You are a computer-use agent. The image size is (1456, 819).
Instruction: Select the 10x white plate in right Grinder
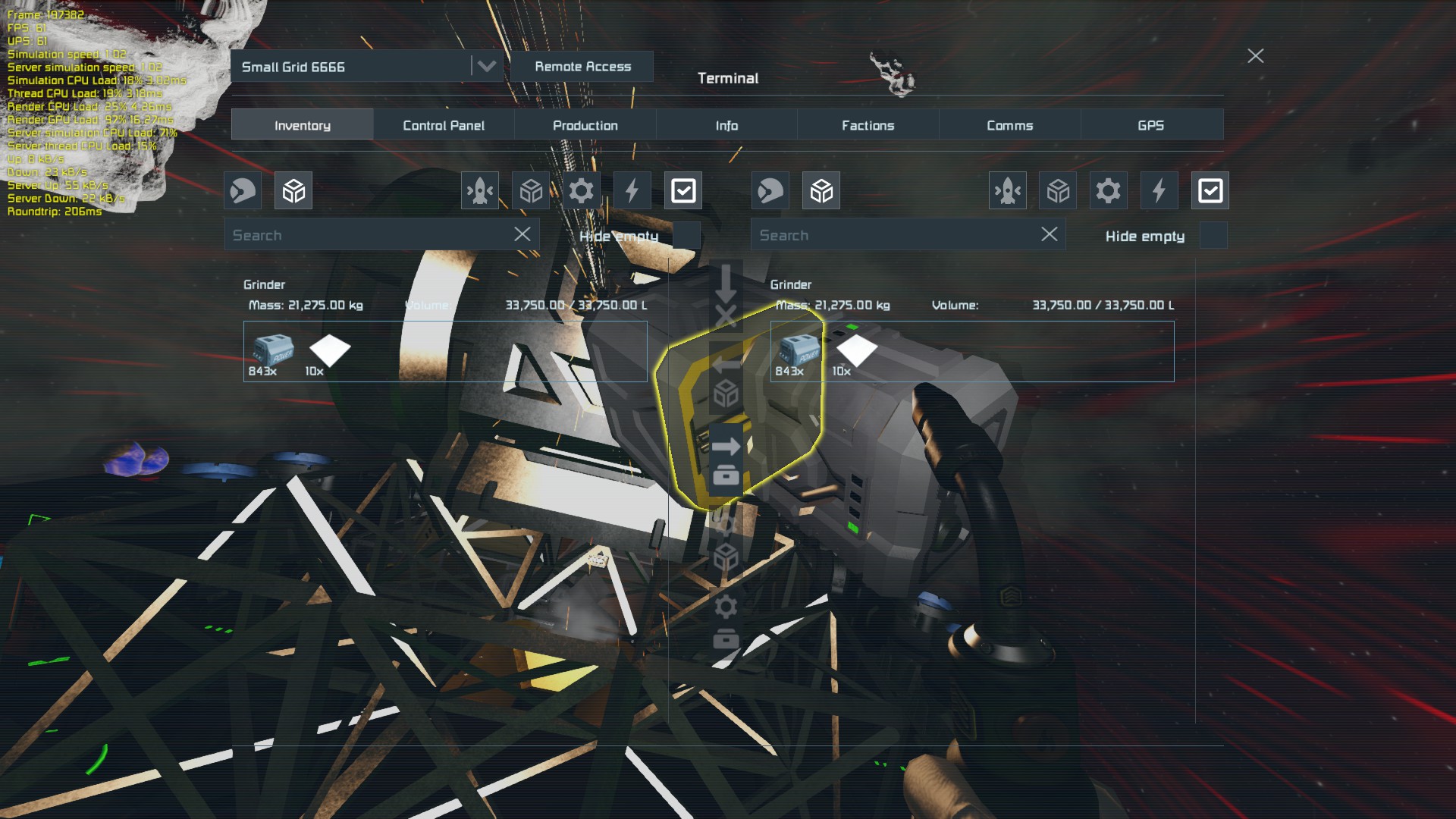[x=855, y=352]
